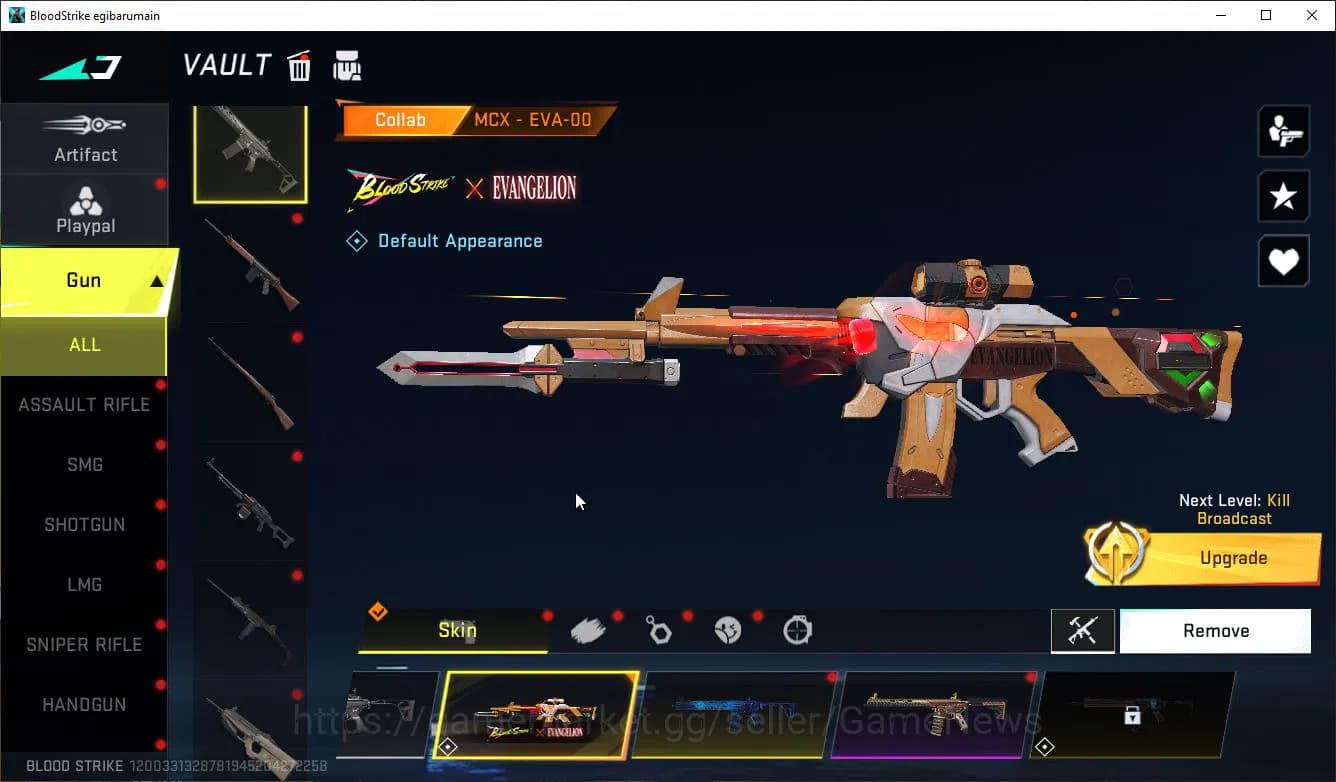Click the inspect pose icon on the right
This screenshot has height=782, width=1336.
[1283, 131]
